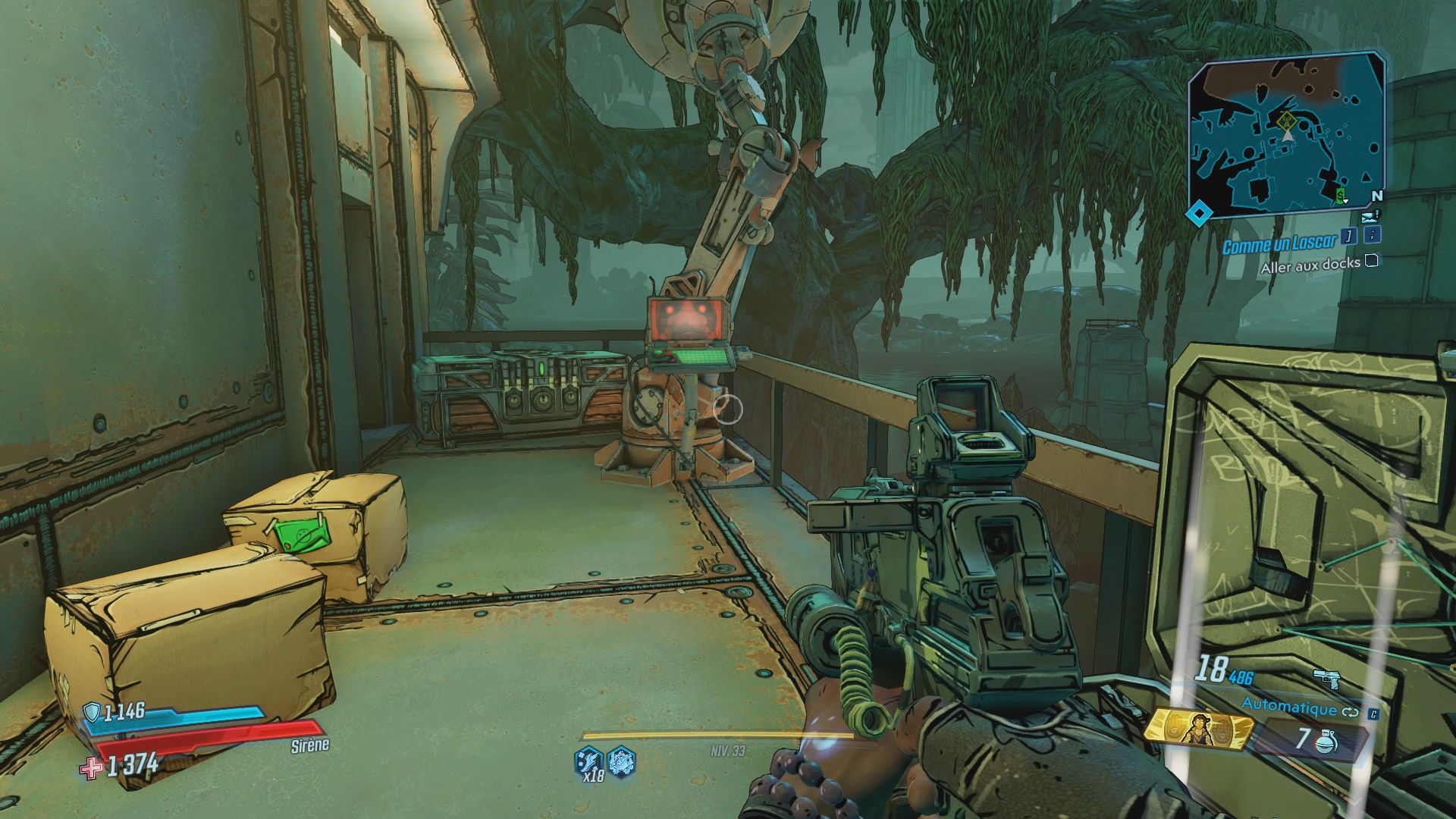Inspect the winged boot x18 buff icon
This screenshot has width=1456, height=819.
pos(590,761)
